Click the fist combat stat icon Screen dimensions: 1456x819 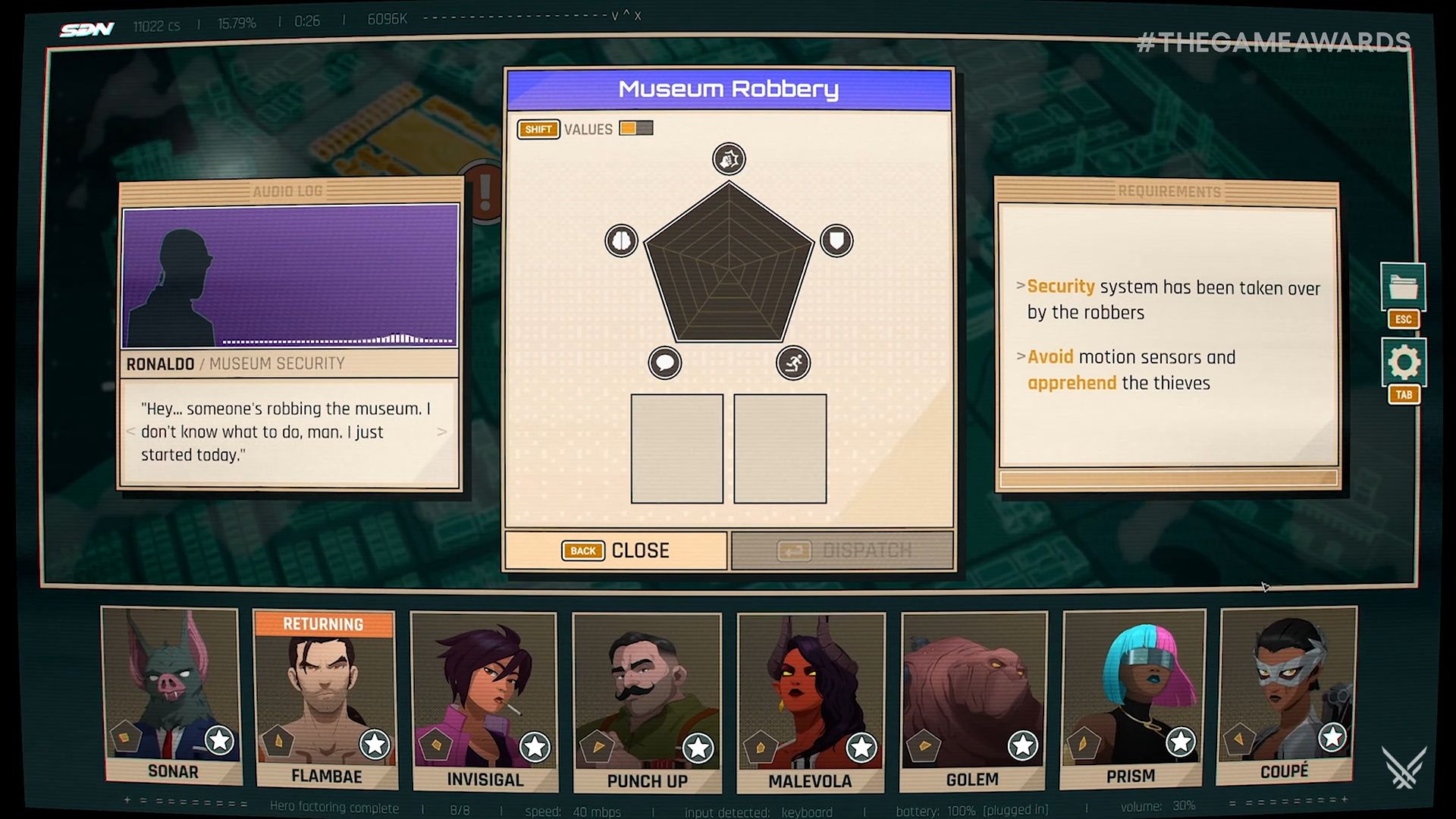pos(729,159)
